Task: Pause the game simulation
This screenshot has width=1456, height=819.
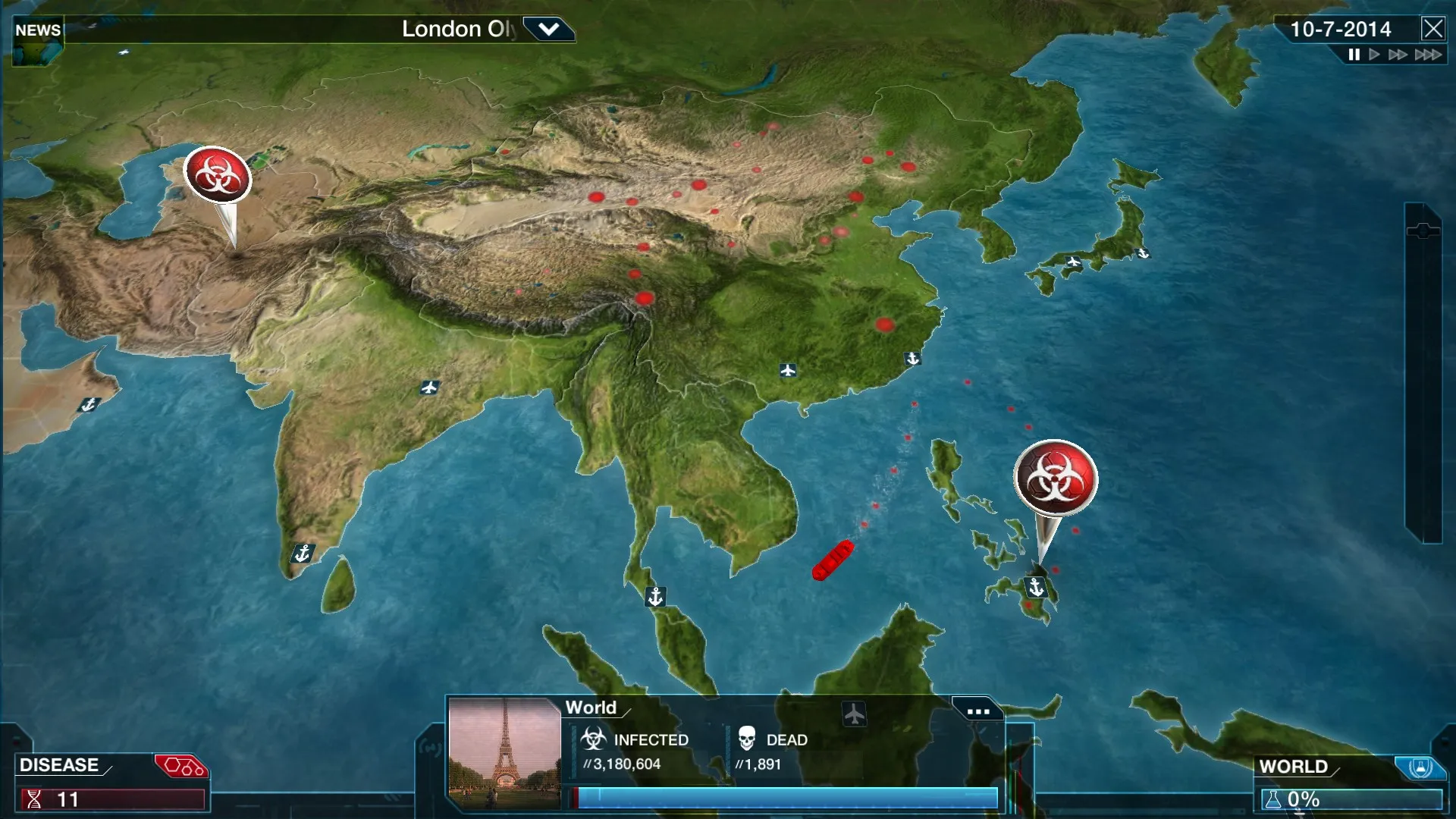Action: (x=1354, y=54)
